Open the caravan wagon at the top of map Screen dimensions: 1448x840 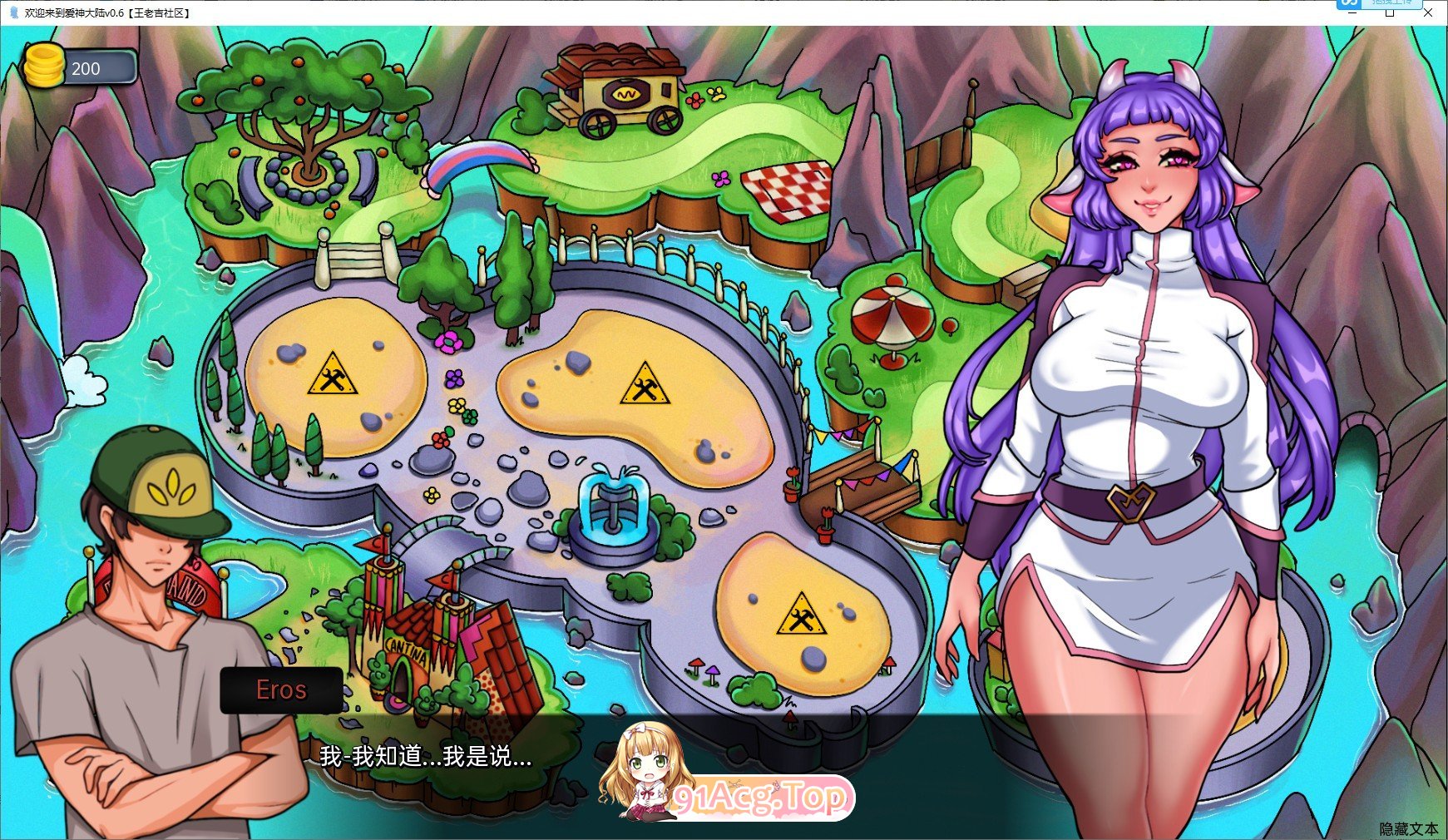[620, 91]
